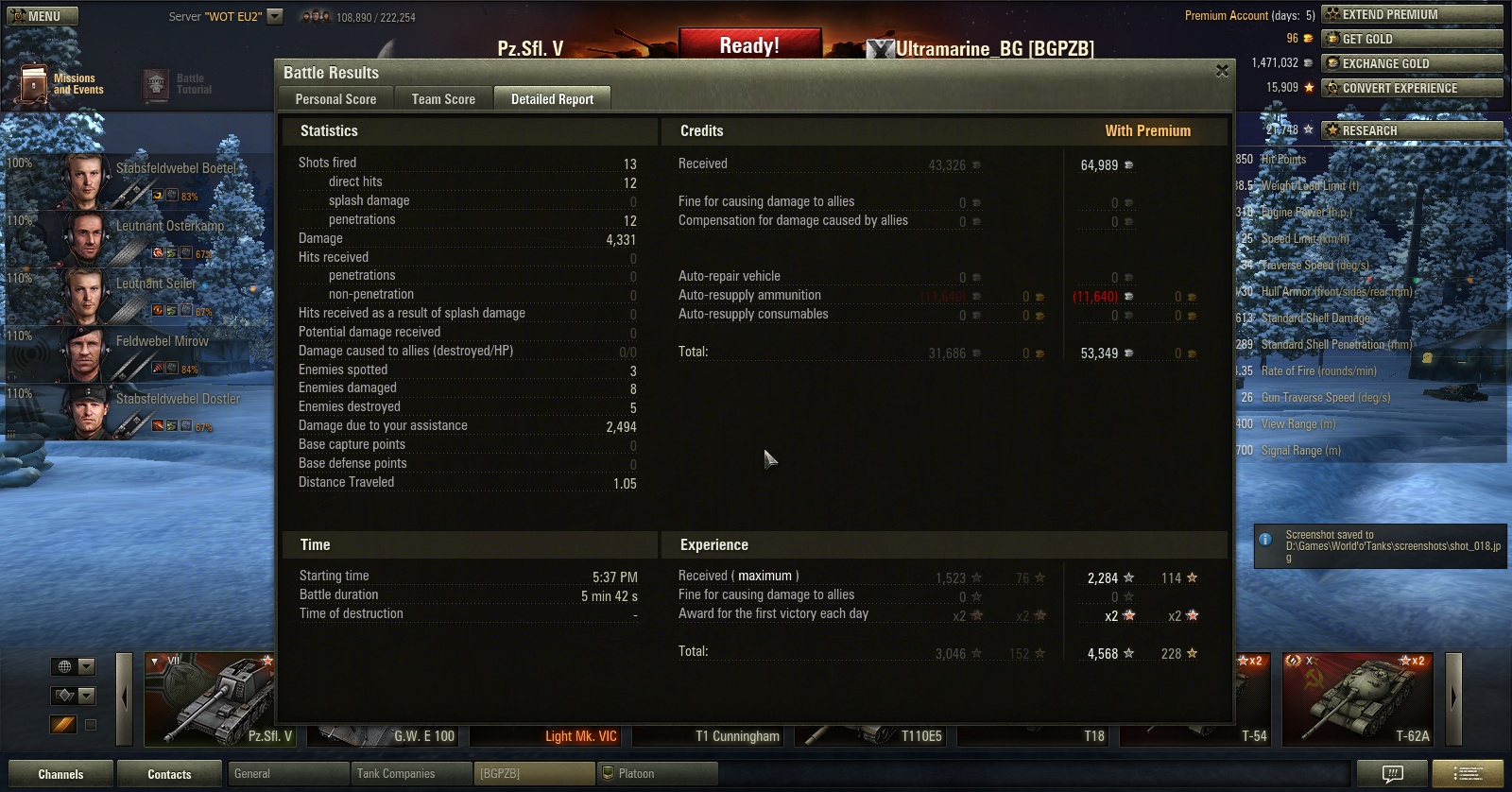Open Convert Experience
Viewport: 1512px width, 792px height.
tap(1412, 88)
